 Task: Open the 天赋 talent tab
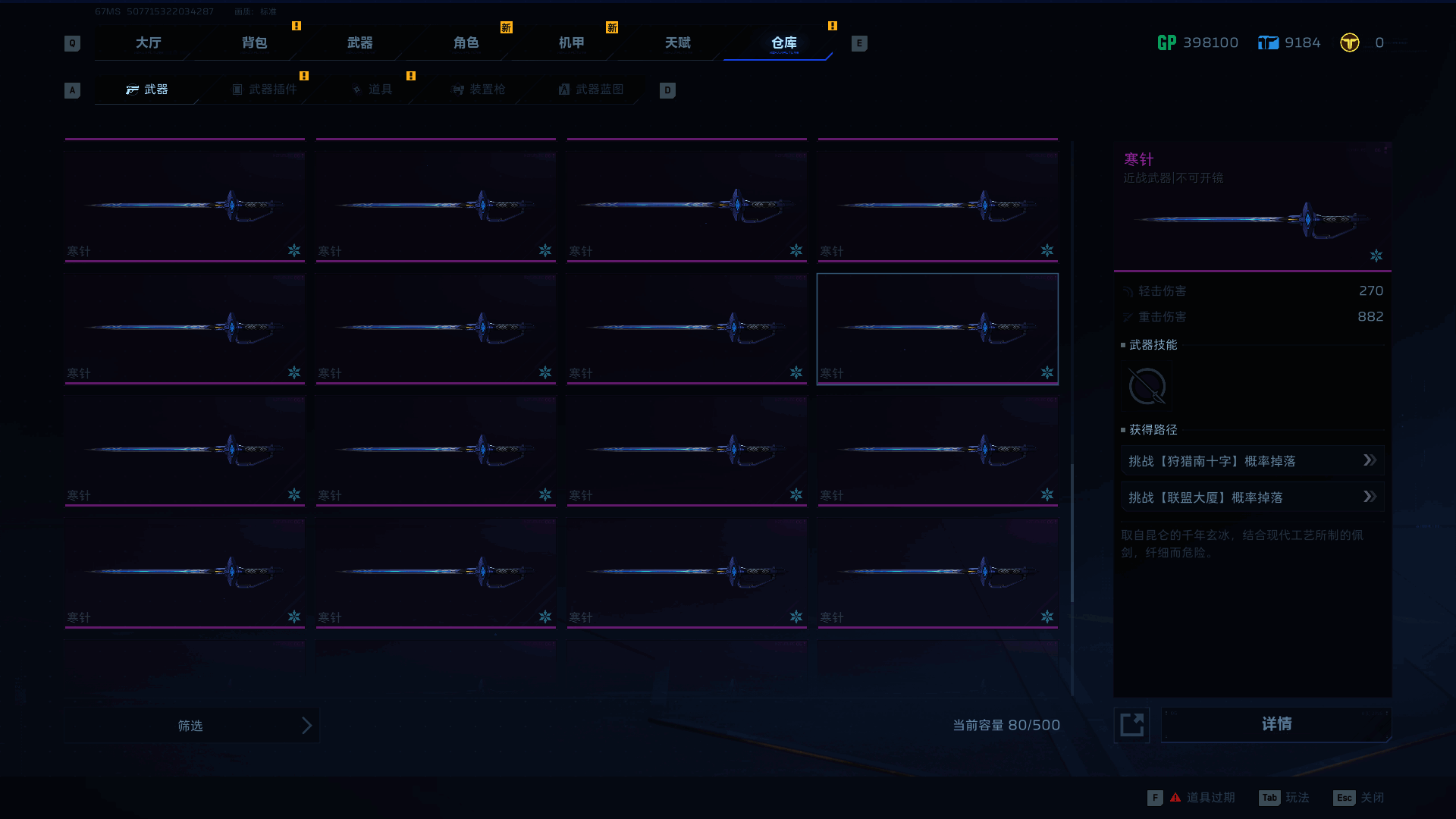click(677, 43)
